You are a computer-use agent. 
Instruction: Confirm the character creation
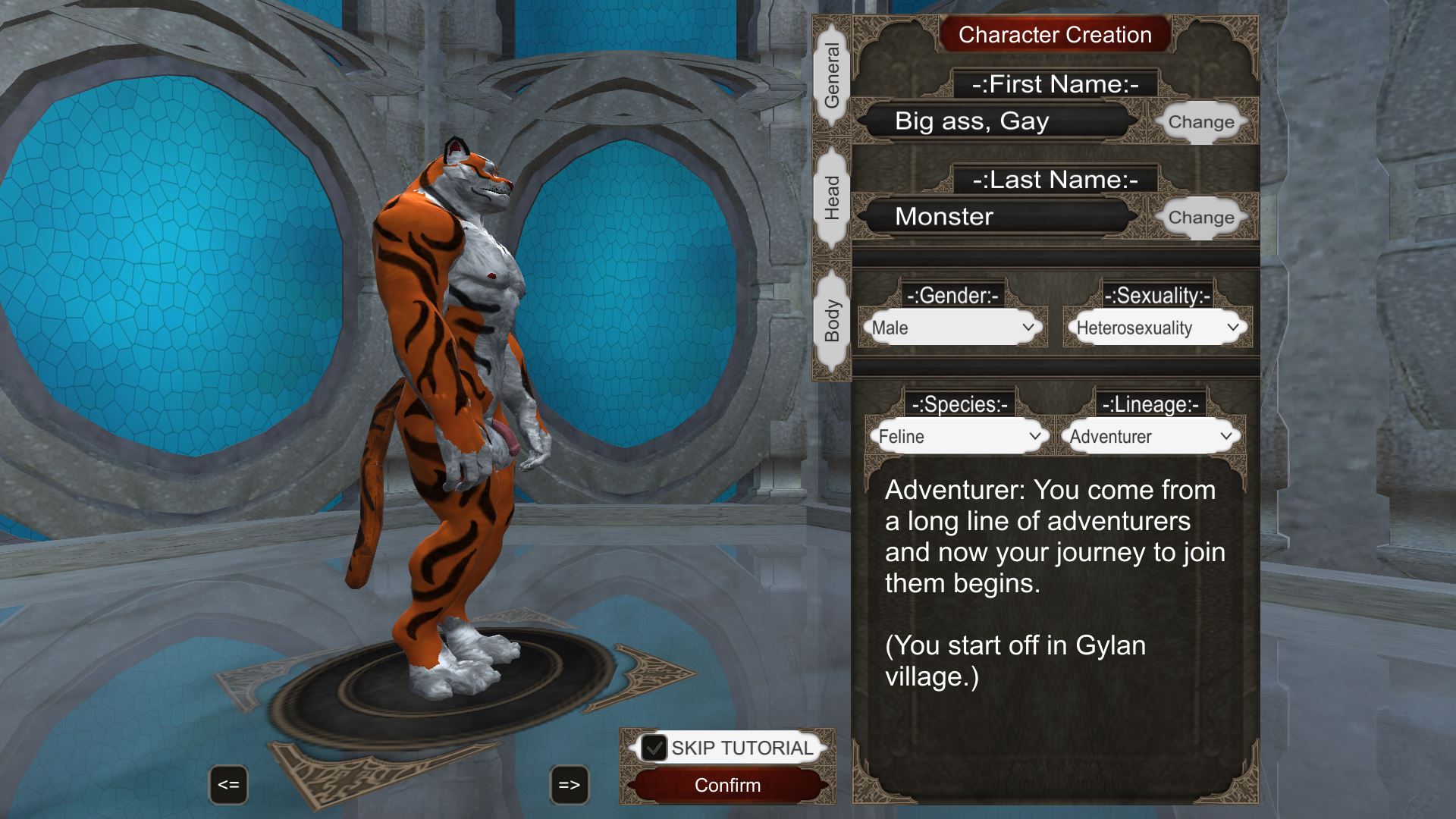727,785
